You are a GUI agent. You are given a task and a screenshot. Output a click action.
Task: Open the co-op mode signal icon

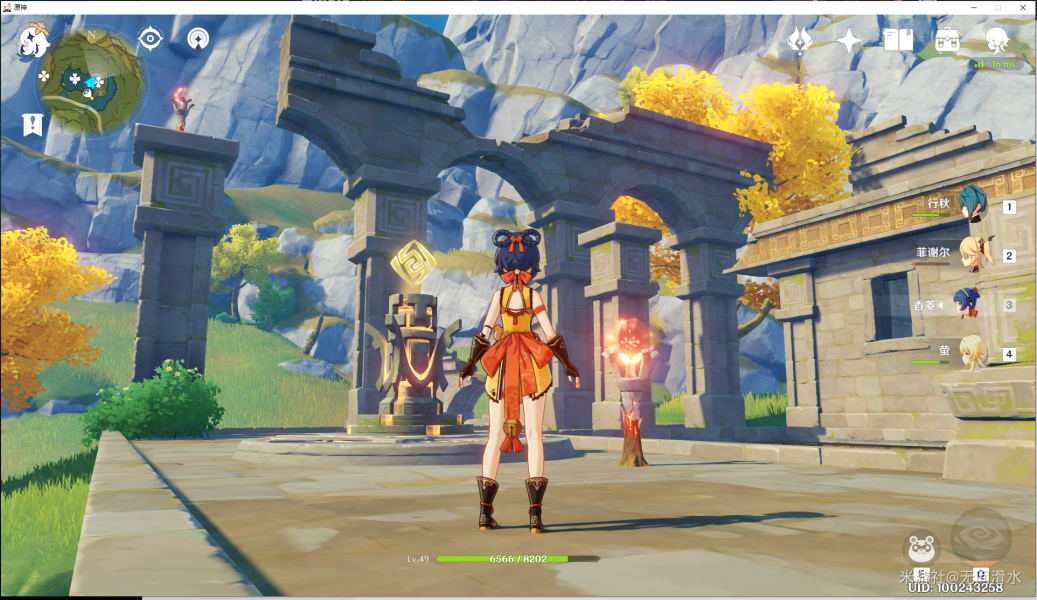(x=198, y=39)
